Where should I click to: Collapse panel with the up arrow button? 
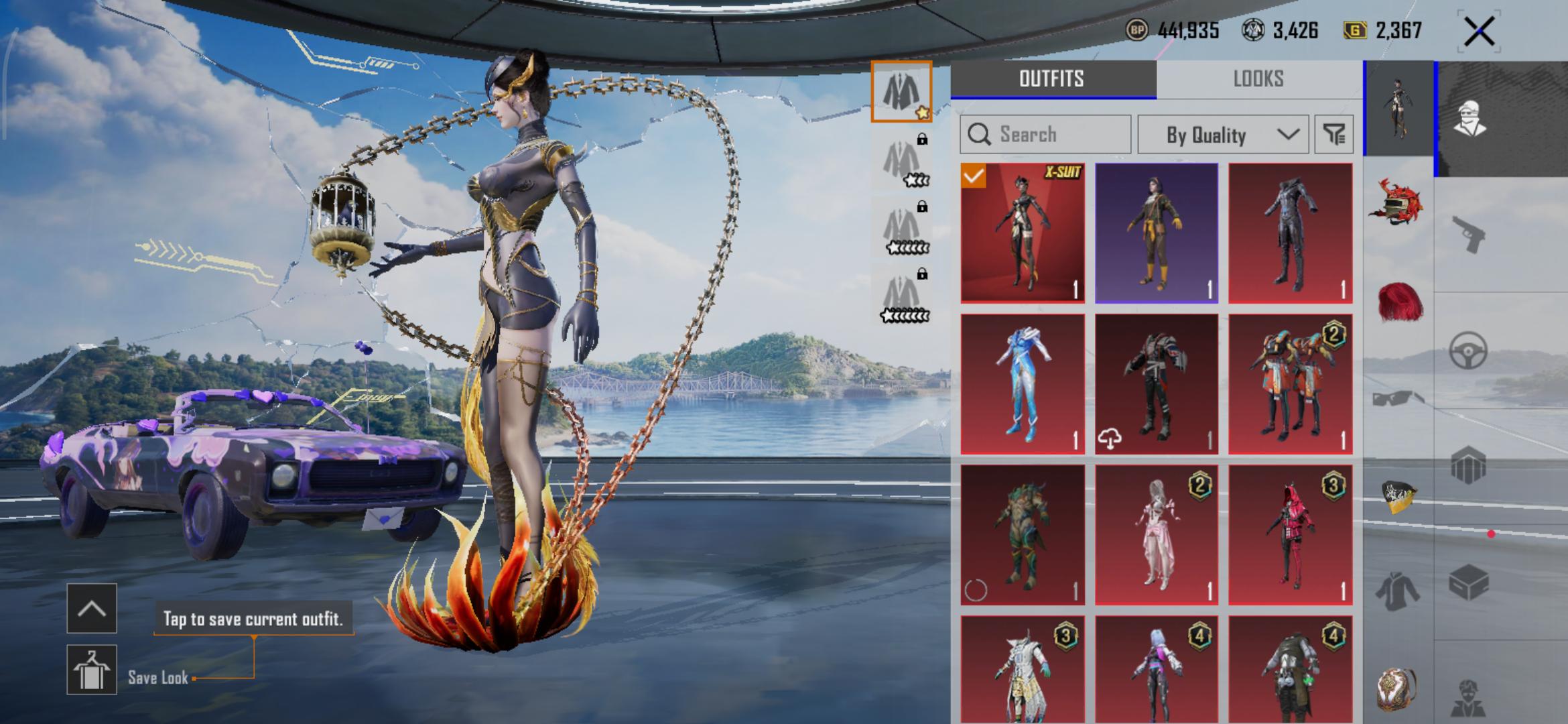pos(92,608)
